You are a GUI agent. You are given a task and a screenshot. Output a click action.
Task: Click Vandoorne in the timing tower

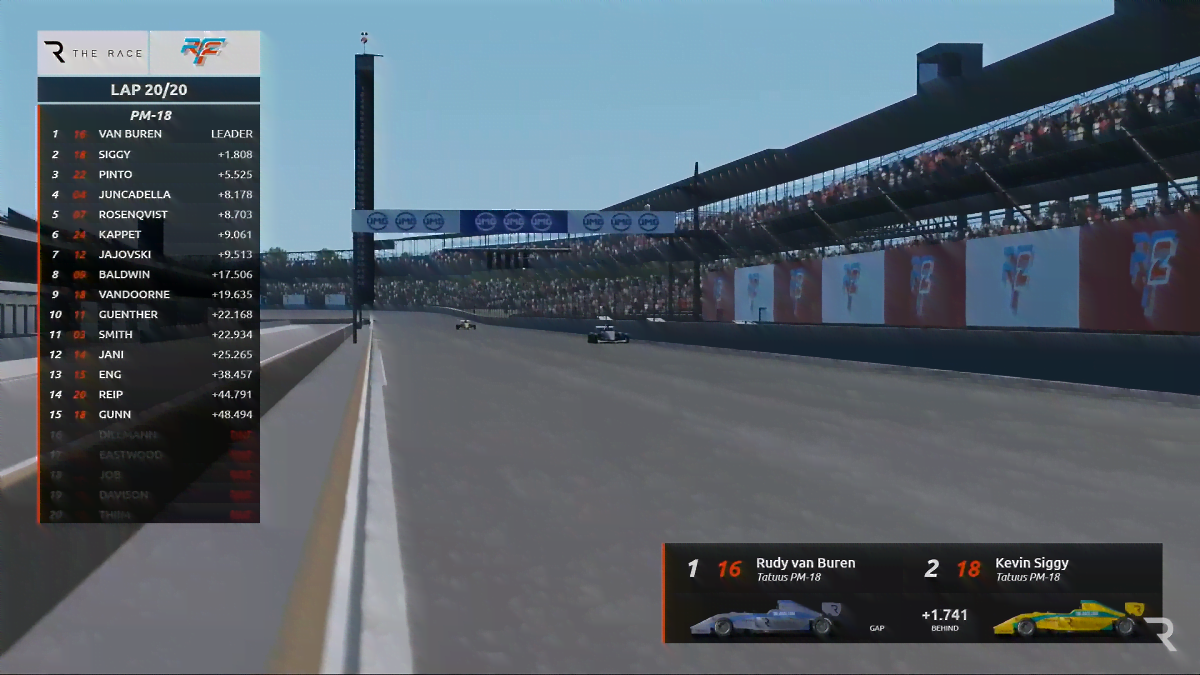pyautogui.click(x=150, y=295)
